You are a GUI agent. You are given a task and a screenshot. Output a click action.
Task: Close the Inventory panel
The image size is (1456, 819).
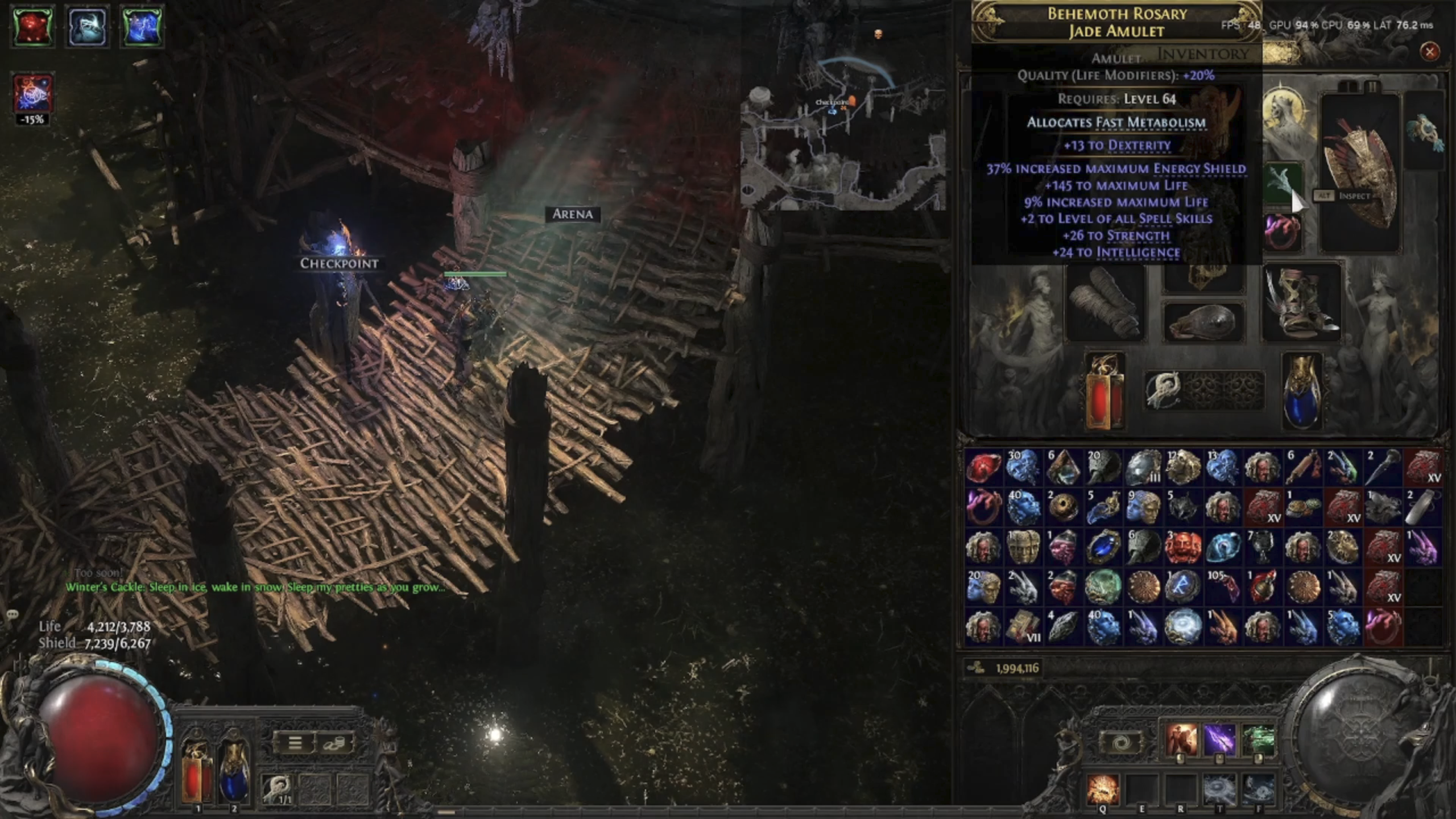coord(1430,51)
